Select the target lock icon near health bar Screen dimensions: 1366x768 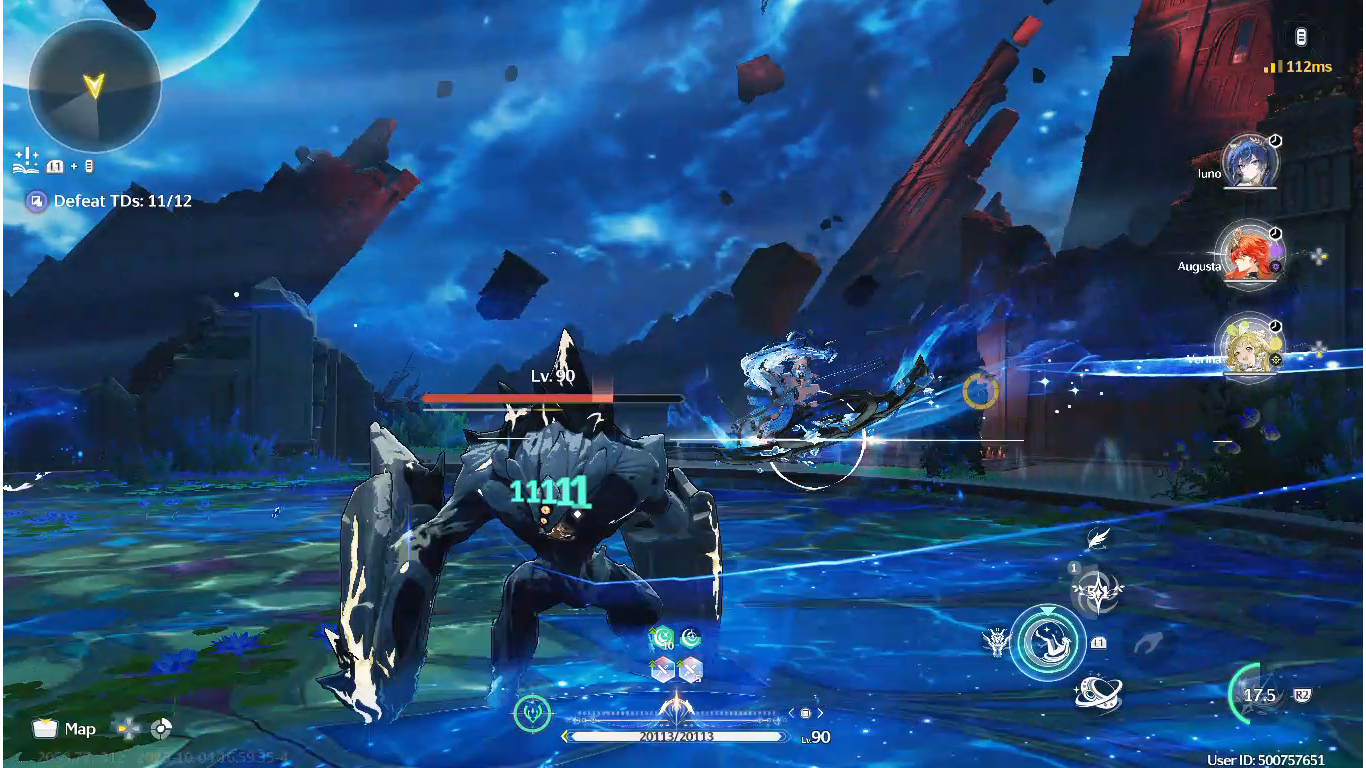point(532,713)
